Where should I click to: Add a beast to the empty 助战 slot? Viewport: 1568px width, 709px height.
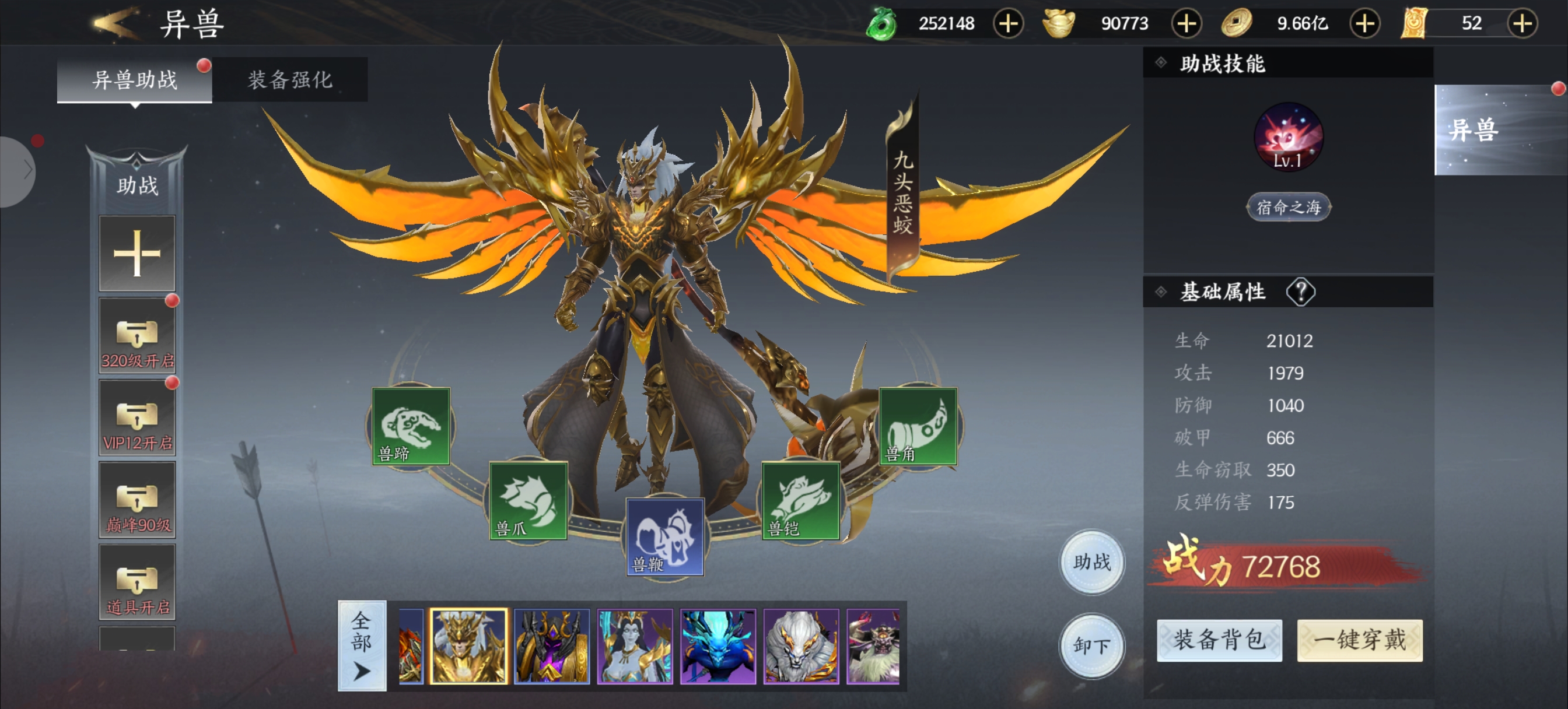tap(137, 253)
